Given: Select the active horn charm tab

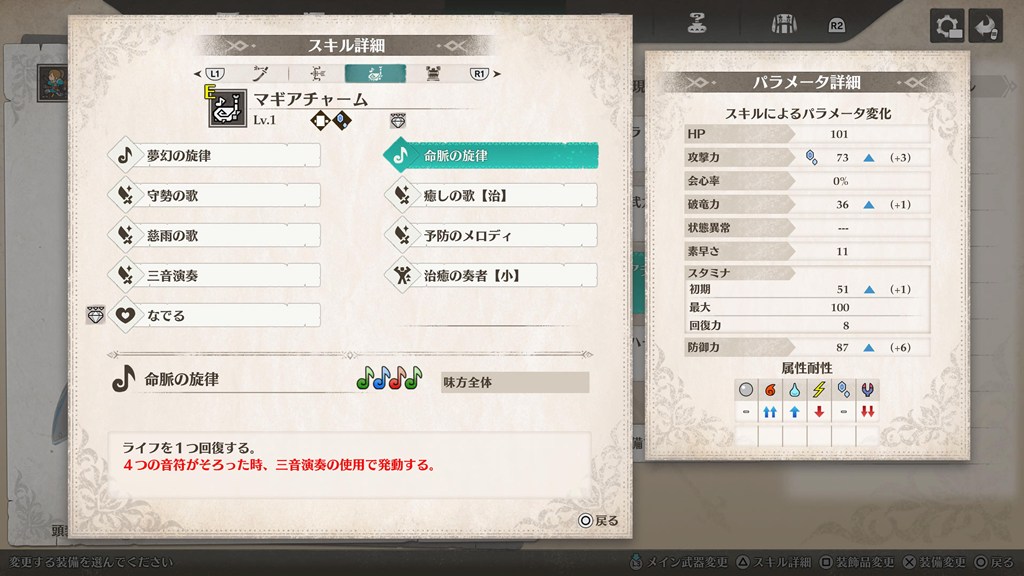Looking at the screenshot, I should (x=375, y=73).
